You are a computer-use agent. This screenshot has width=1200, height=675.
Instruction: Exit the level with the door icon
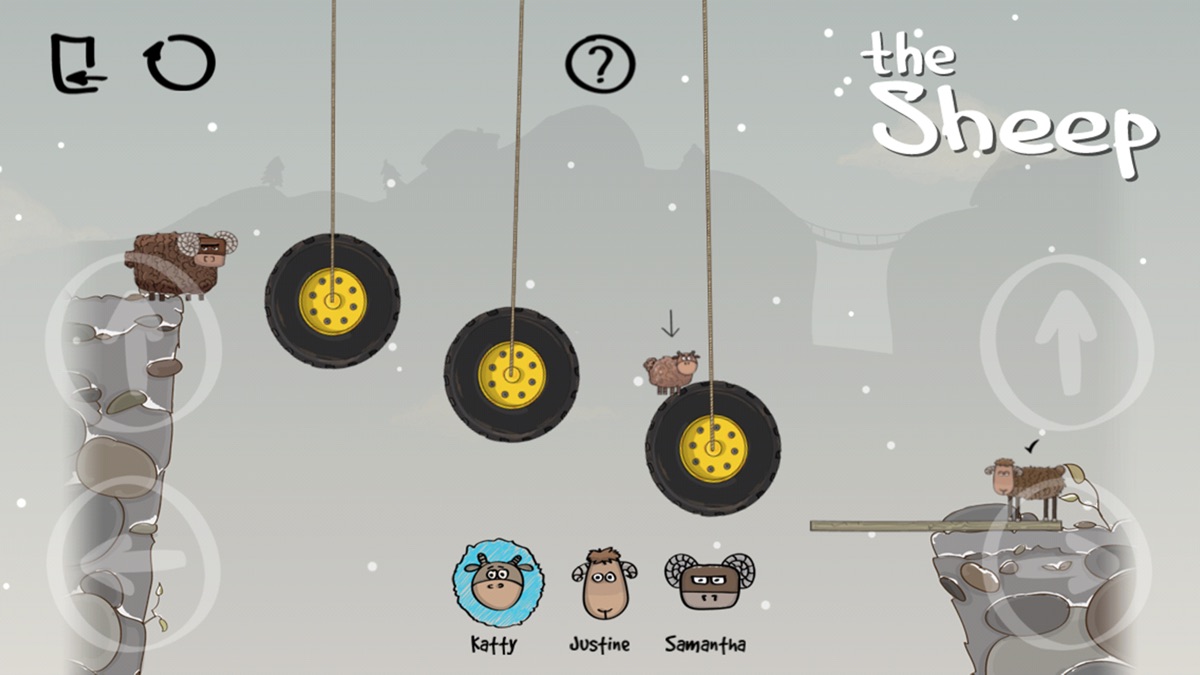(x=78, y=64)
